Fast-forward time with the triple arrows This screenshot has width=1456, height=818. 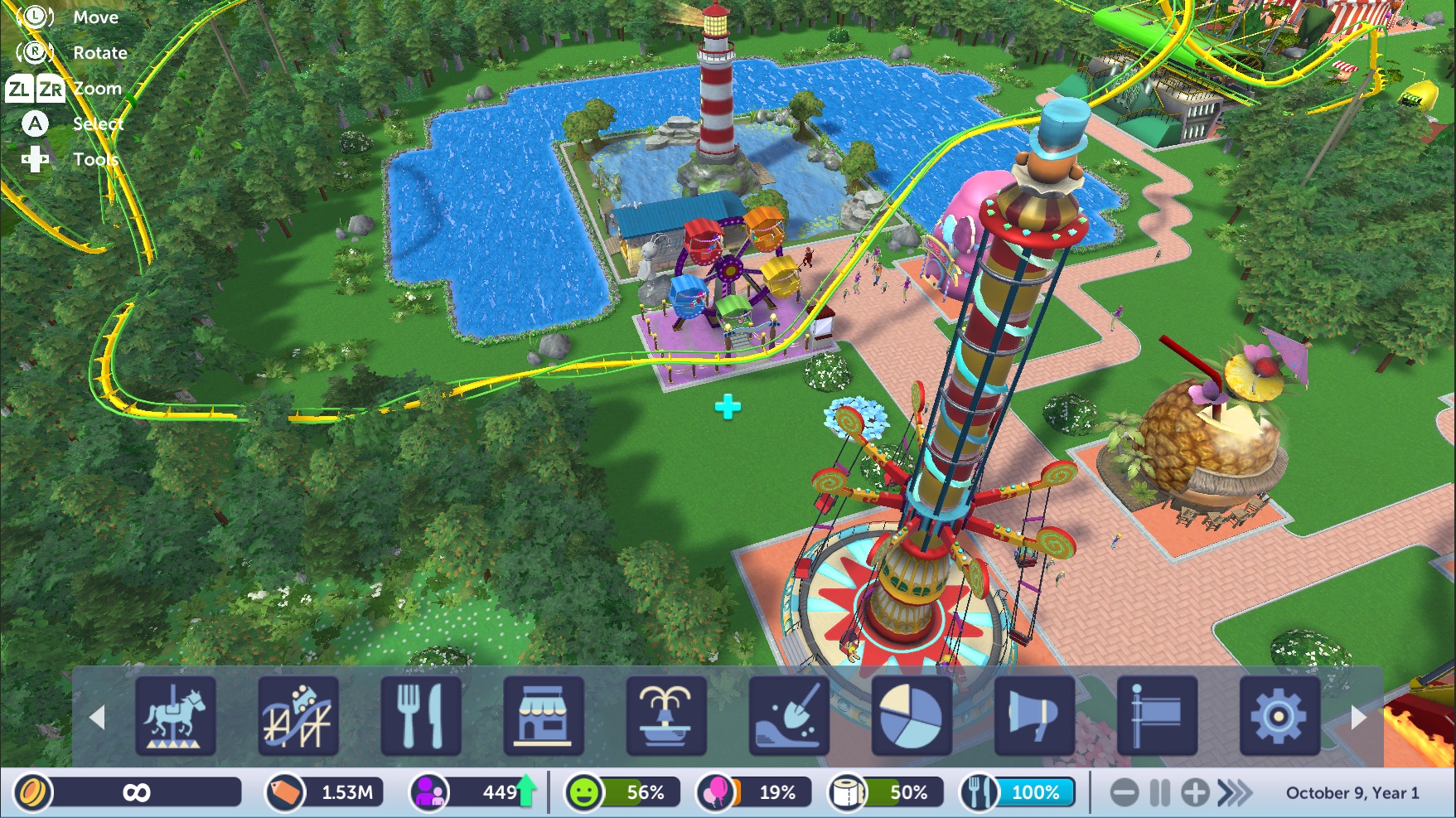click(1235, 793)
